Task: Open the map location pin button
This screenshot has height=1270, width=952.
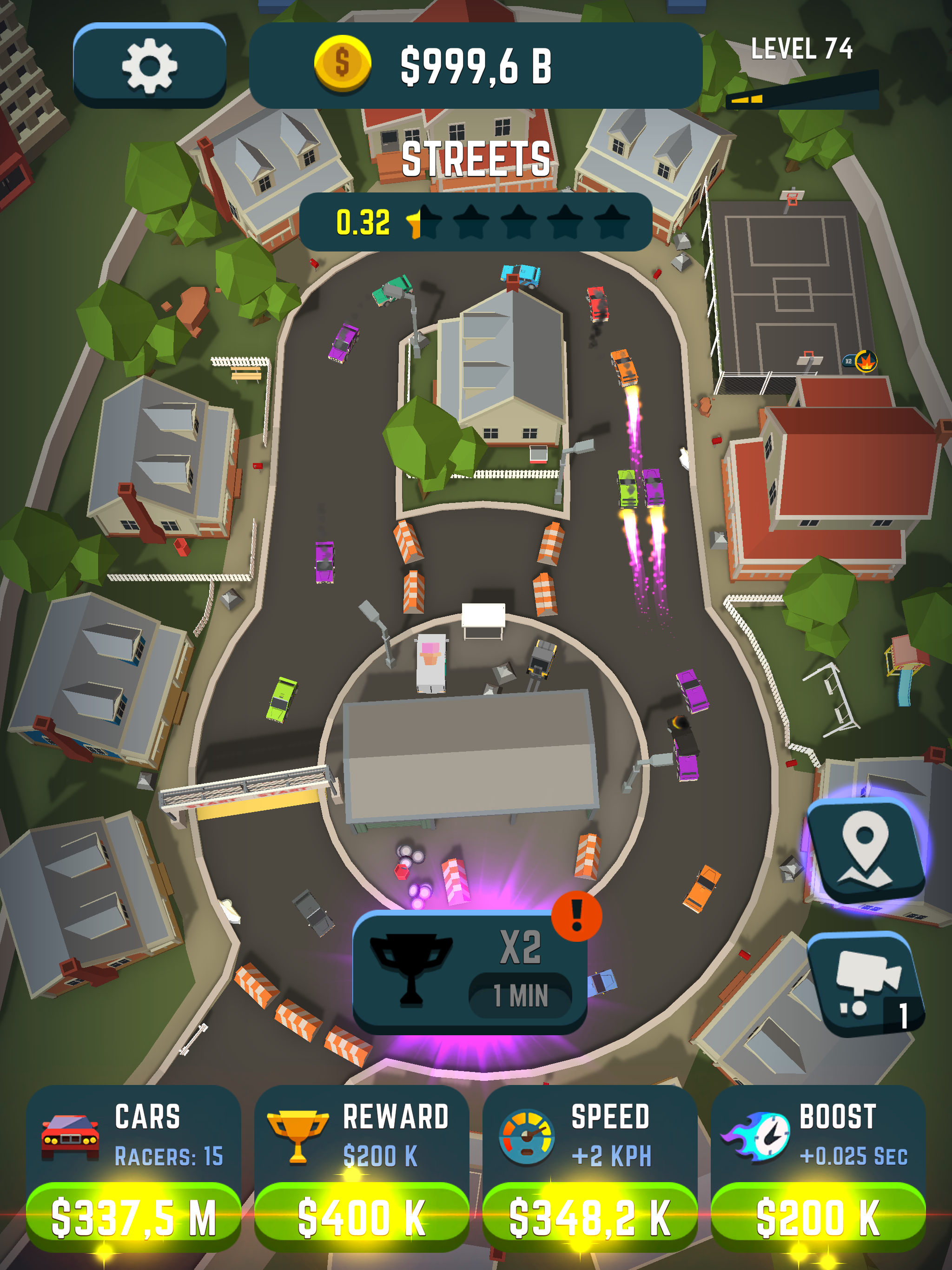Action: click(x=866, y=851)
